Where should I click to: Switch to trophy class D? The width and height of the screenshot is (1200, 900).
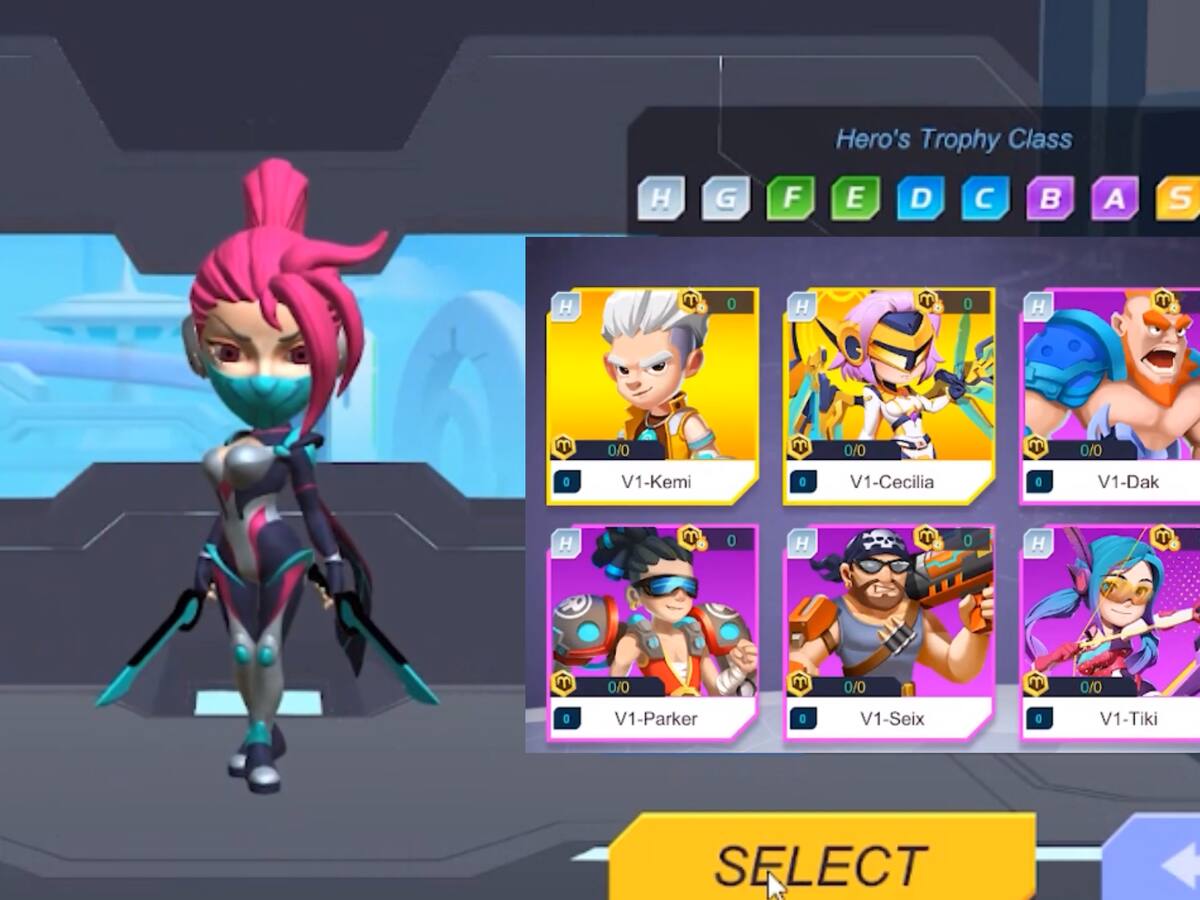pos(920,198)
